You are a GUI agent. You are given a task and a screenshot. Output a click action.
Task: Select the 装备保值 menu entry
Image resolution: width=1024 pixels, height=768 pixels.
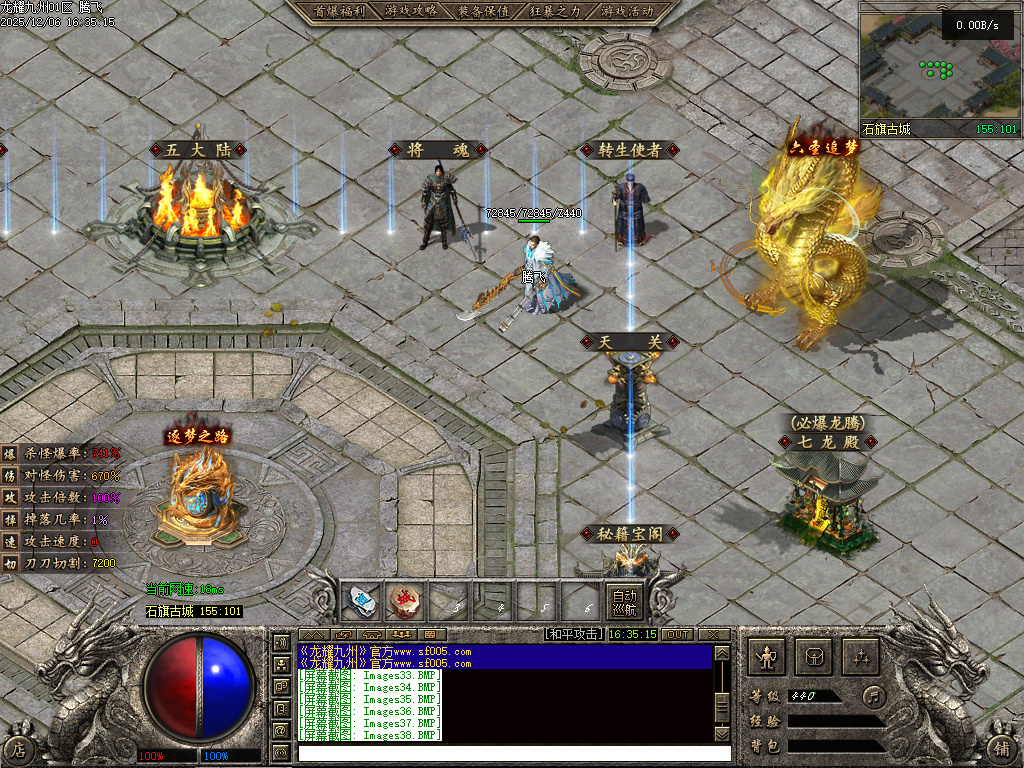click(x=483, y=11)
